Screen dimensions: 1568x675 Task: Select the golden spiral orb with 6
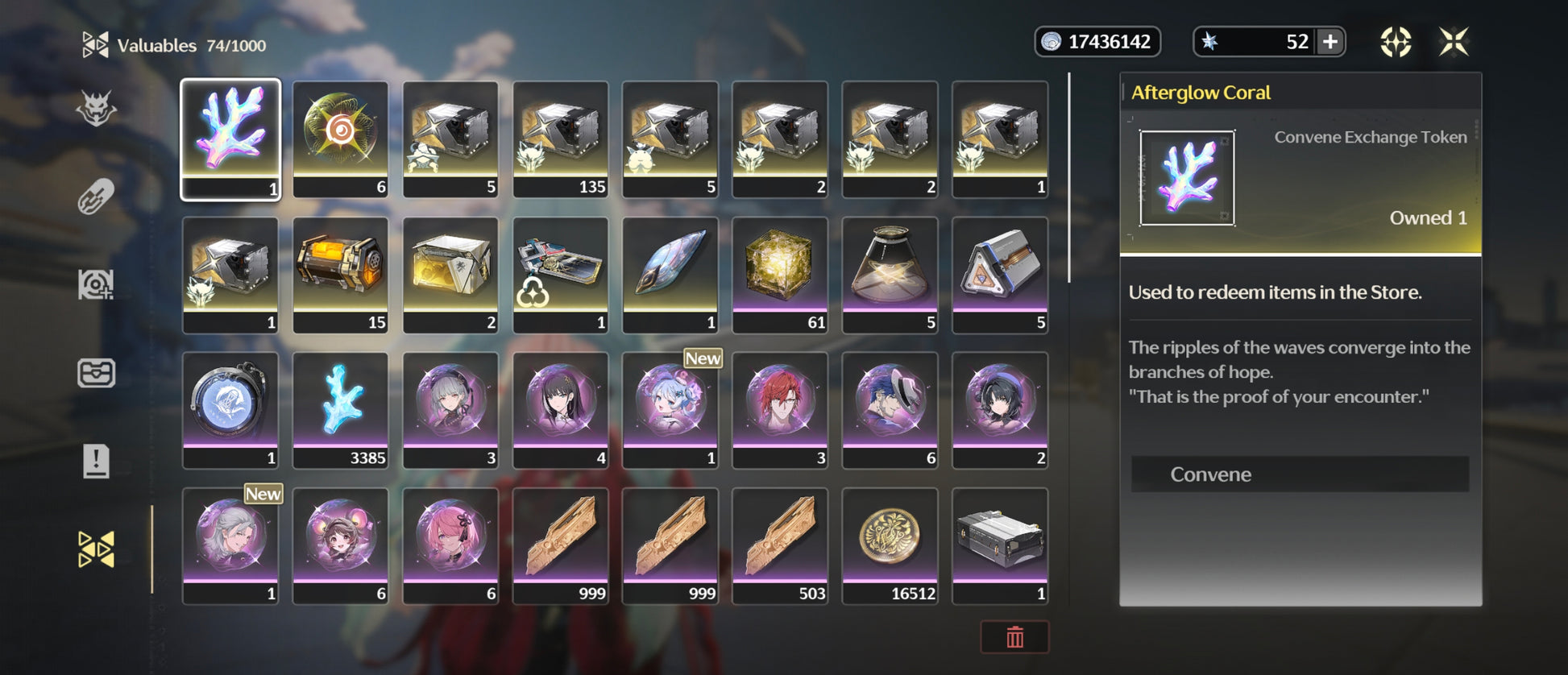(x=340, y=139)
